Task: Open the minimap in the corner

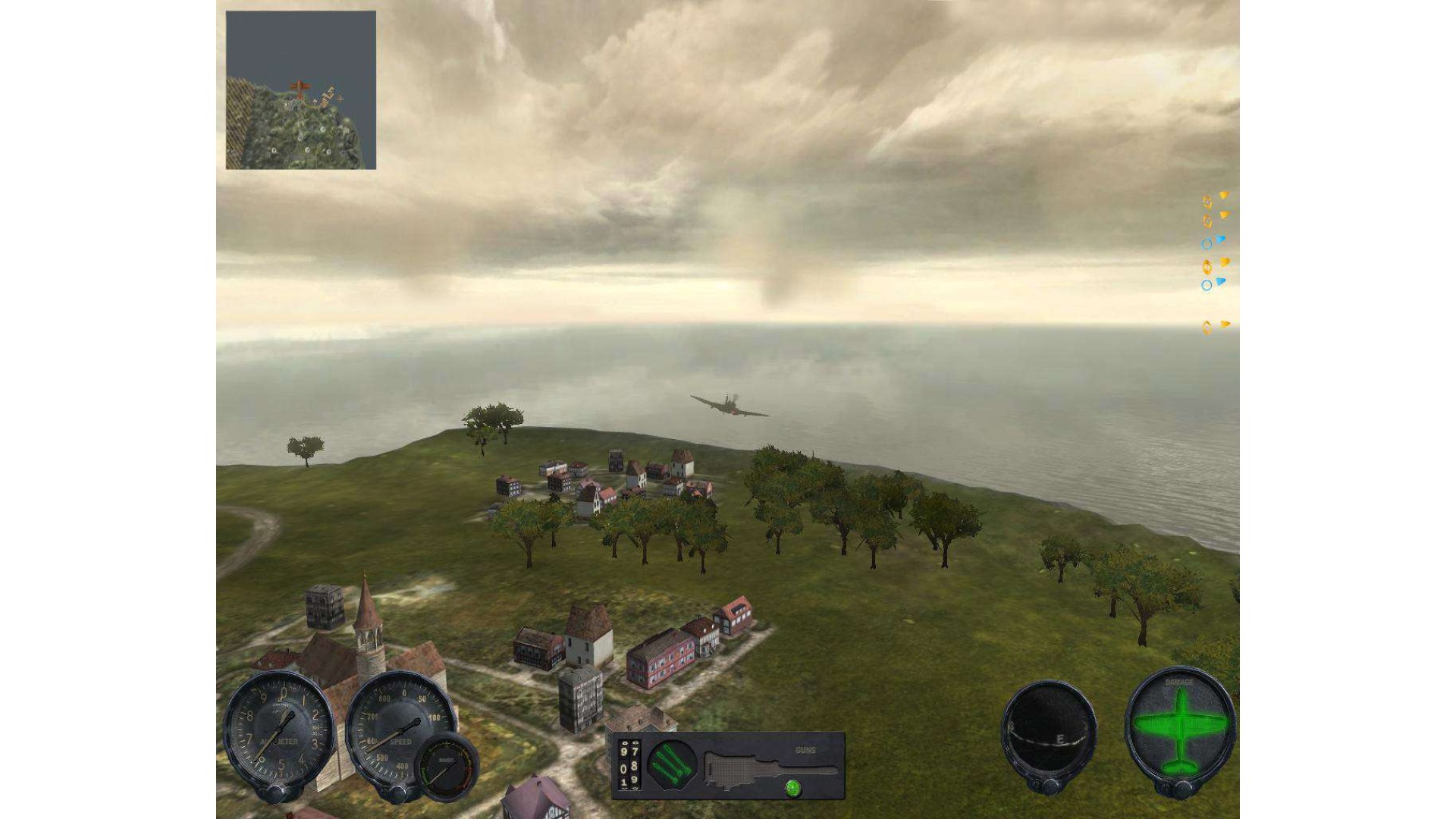Action: (301, 90)
